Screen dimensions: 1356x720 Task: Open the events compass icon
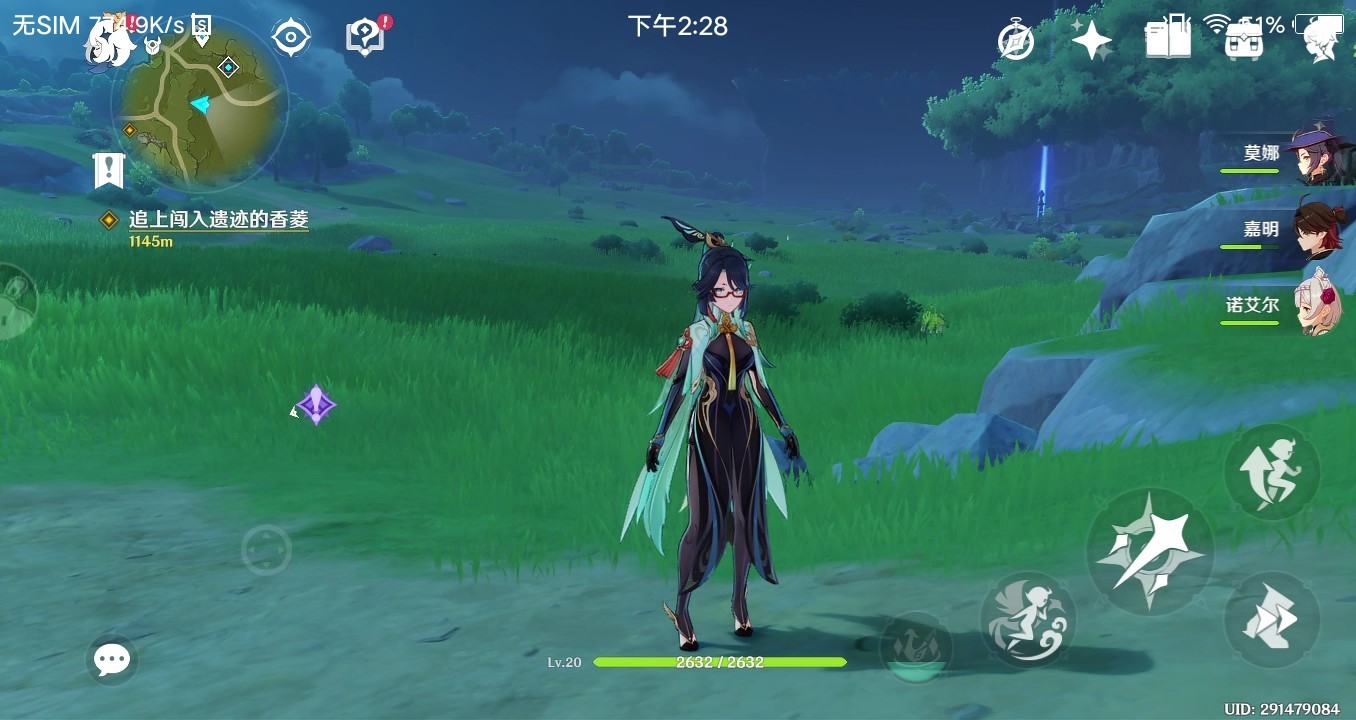pyautogui.click(x=1016, y=41)
